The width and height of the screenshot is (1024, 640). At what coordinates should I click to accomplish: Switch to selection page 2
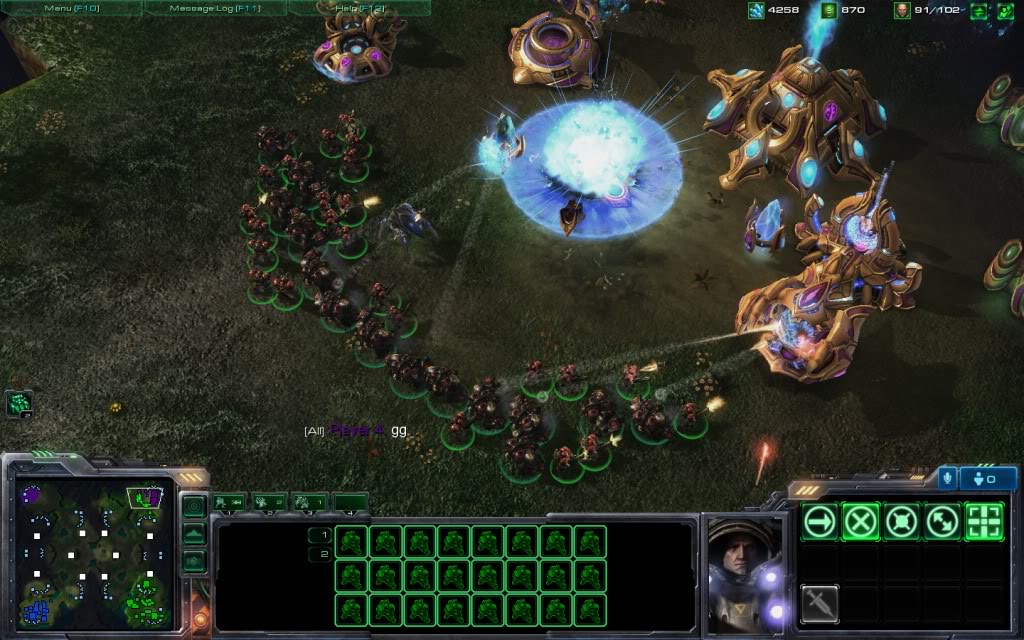(x=320, y=554)
